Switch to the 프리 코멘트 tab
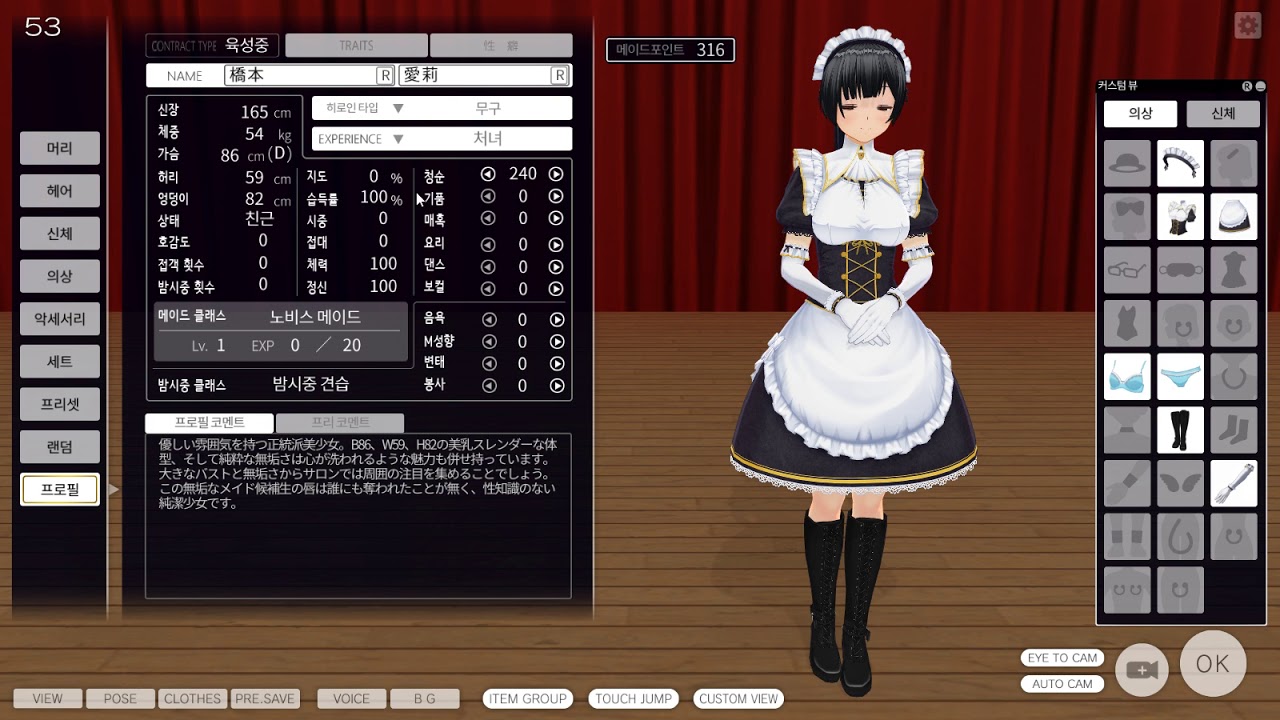The width and height of the screenshot is (1280, 720). pos(340,423)
